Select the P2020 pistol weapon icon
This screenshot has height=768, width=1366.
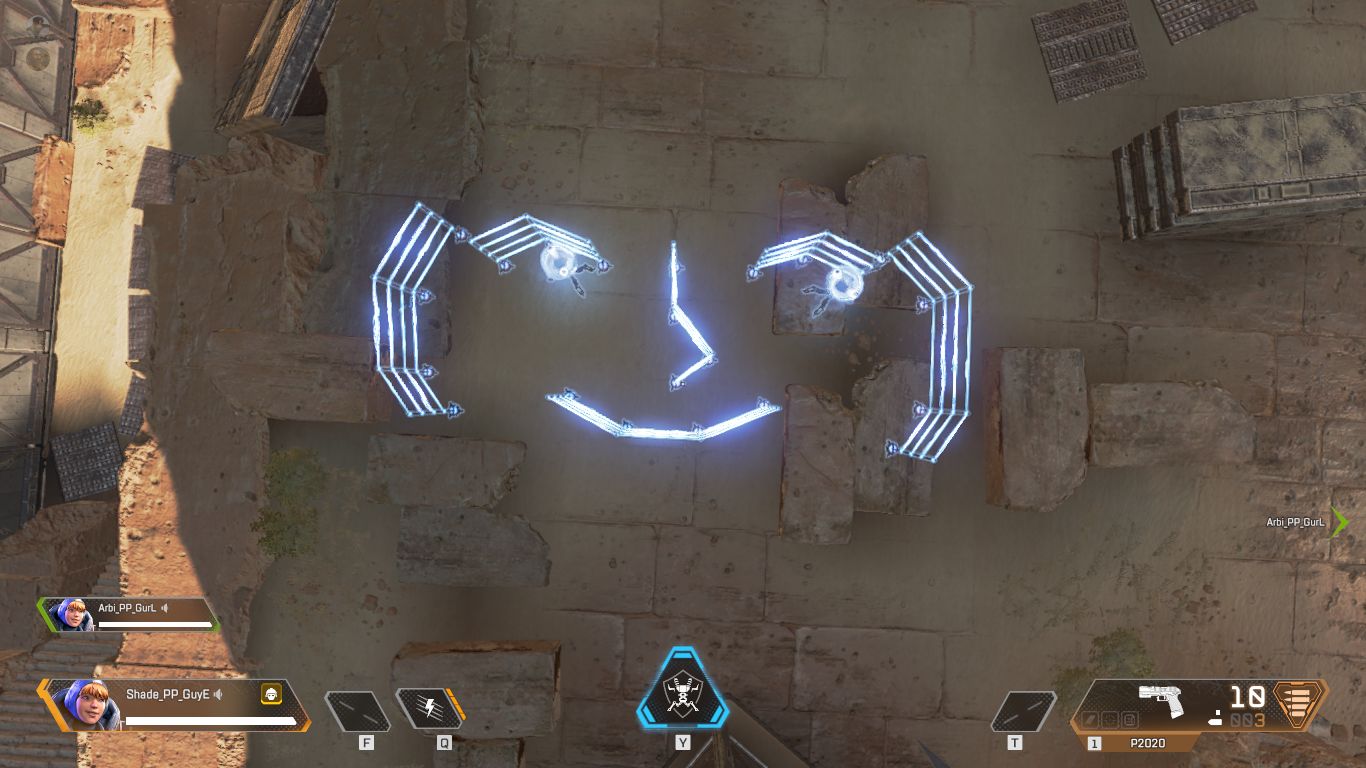[x=1161, y=699]
